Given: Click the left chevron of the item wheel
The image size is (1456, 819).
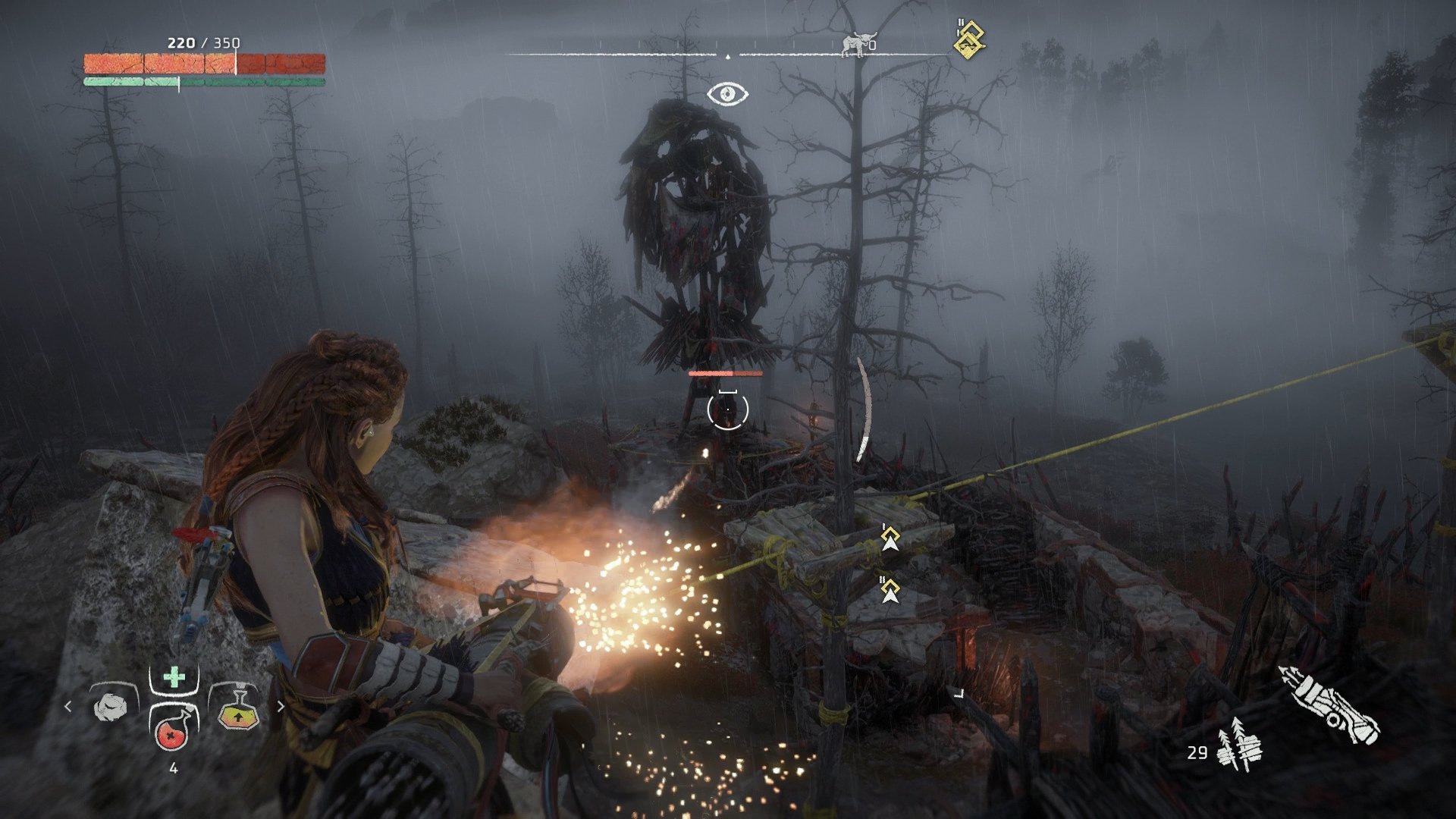Looking at the screenshot, I should click(x=69, y=707).
